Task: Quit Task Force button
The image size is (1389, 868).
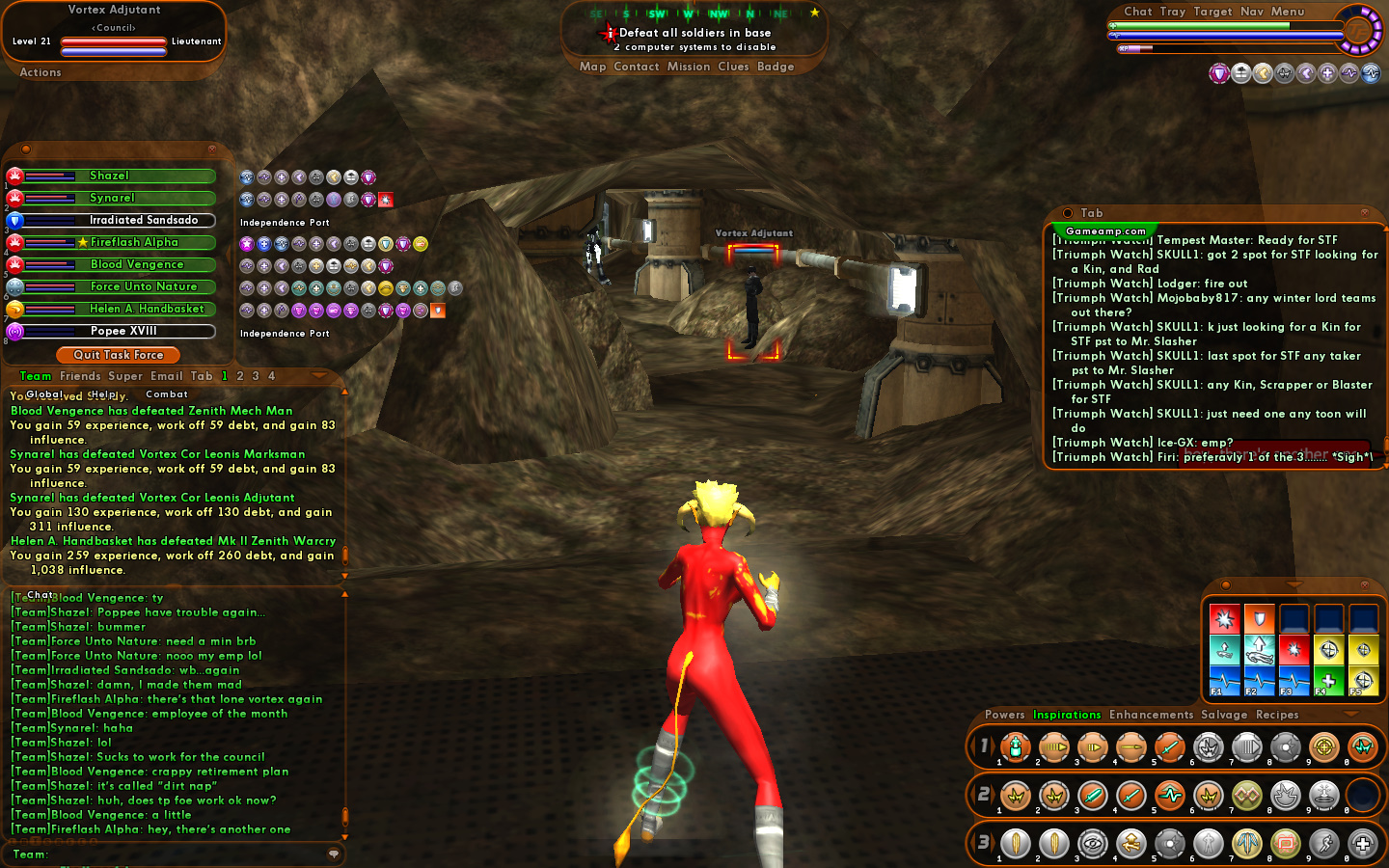Action: pyautogui.click(x=119, y=355)
